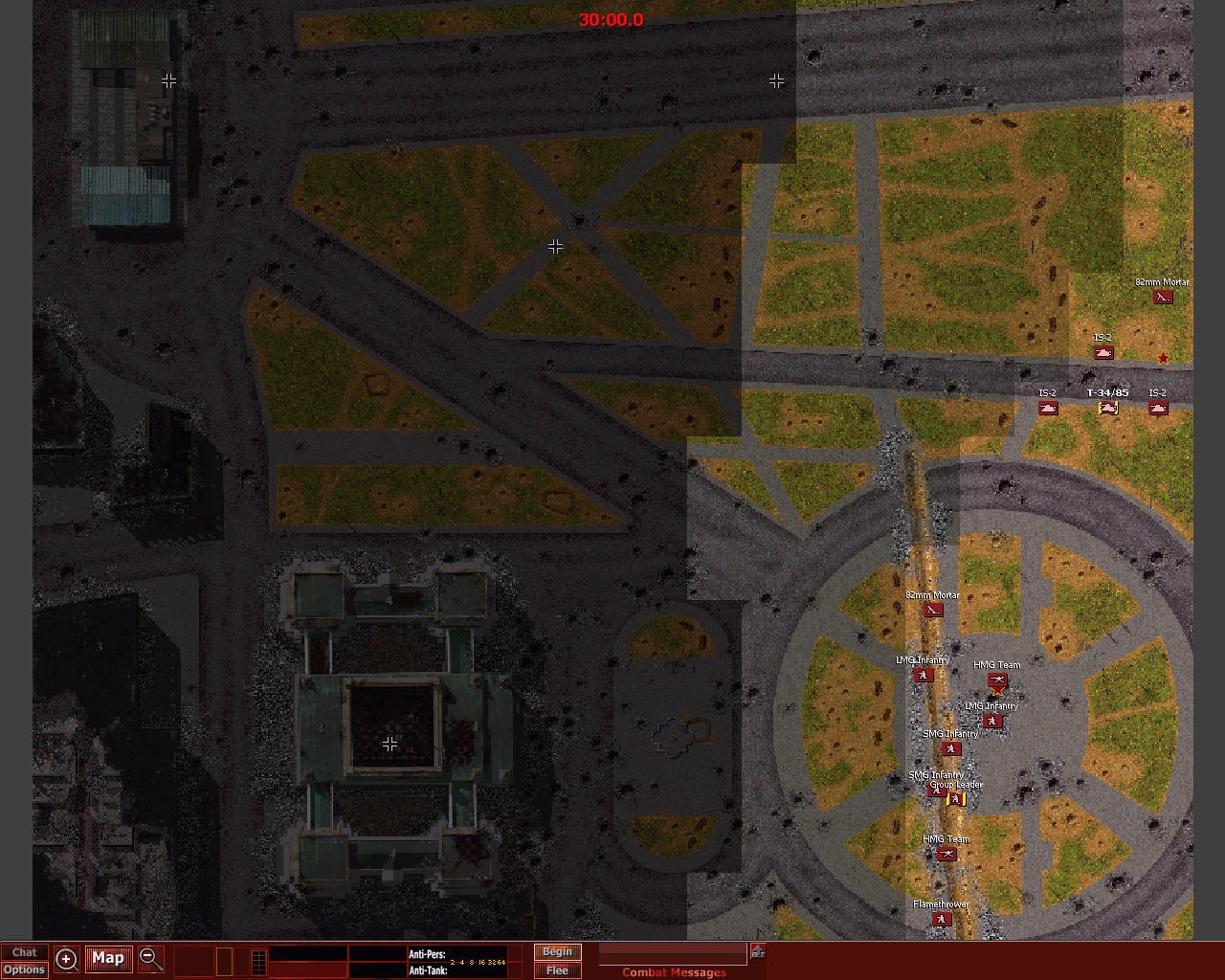Click the 82mm Mortar marker in top right
This screenshot has height=980, width=1225.
point(1162,297)
